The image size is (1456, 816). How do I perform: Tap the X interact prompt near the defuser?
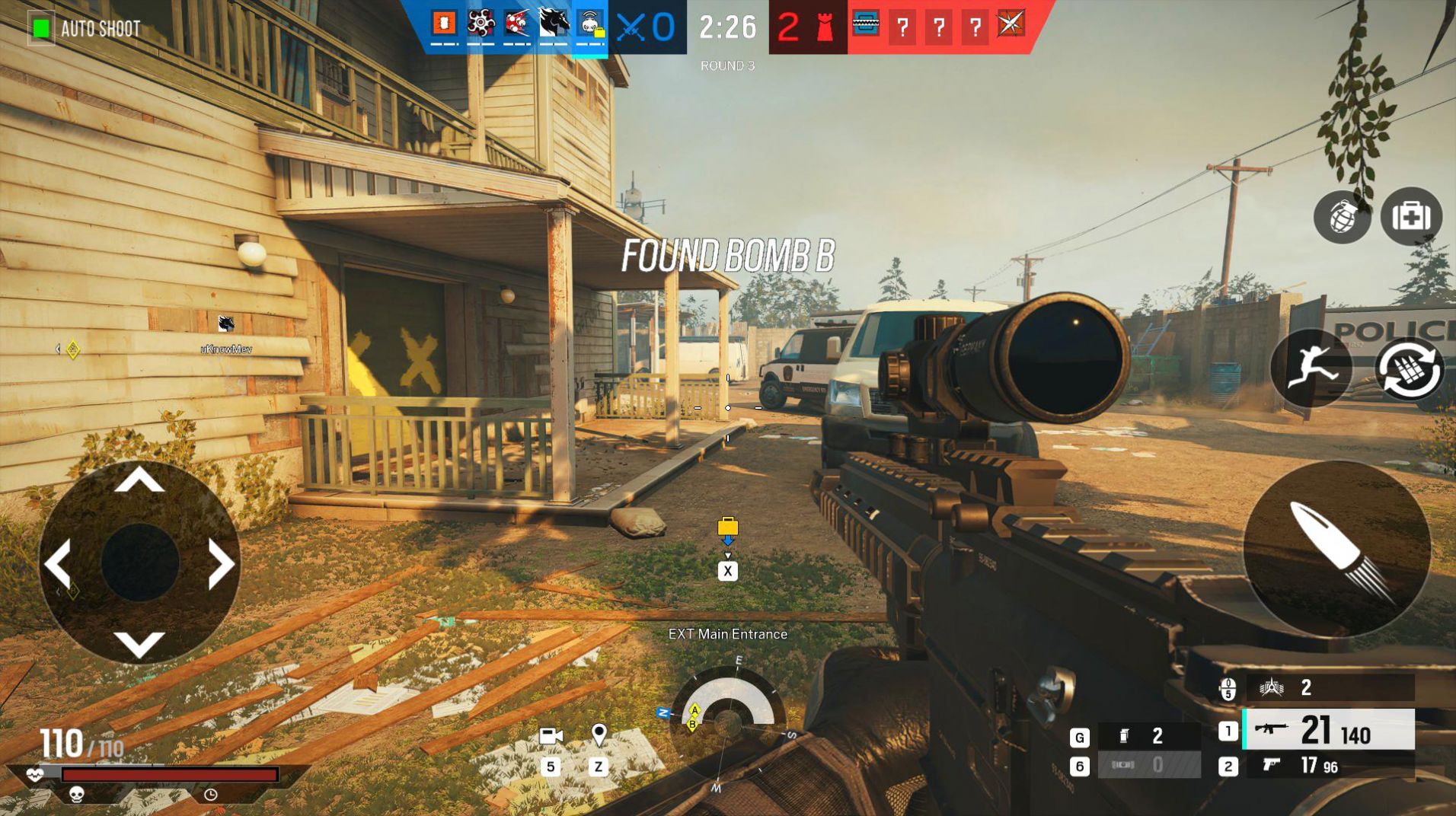(727, 570)
